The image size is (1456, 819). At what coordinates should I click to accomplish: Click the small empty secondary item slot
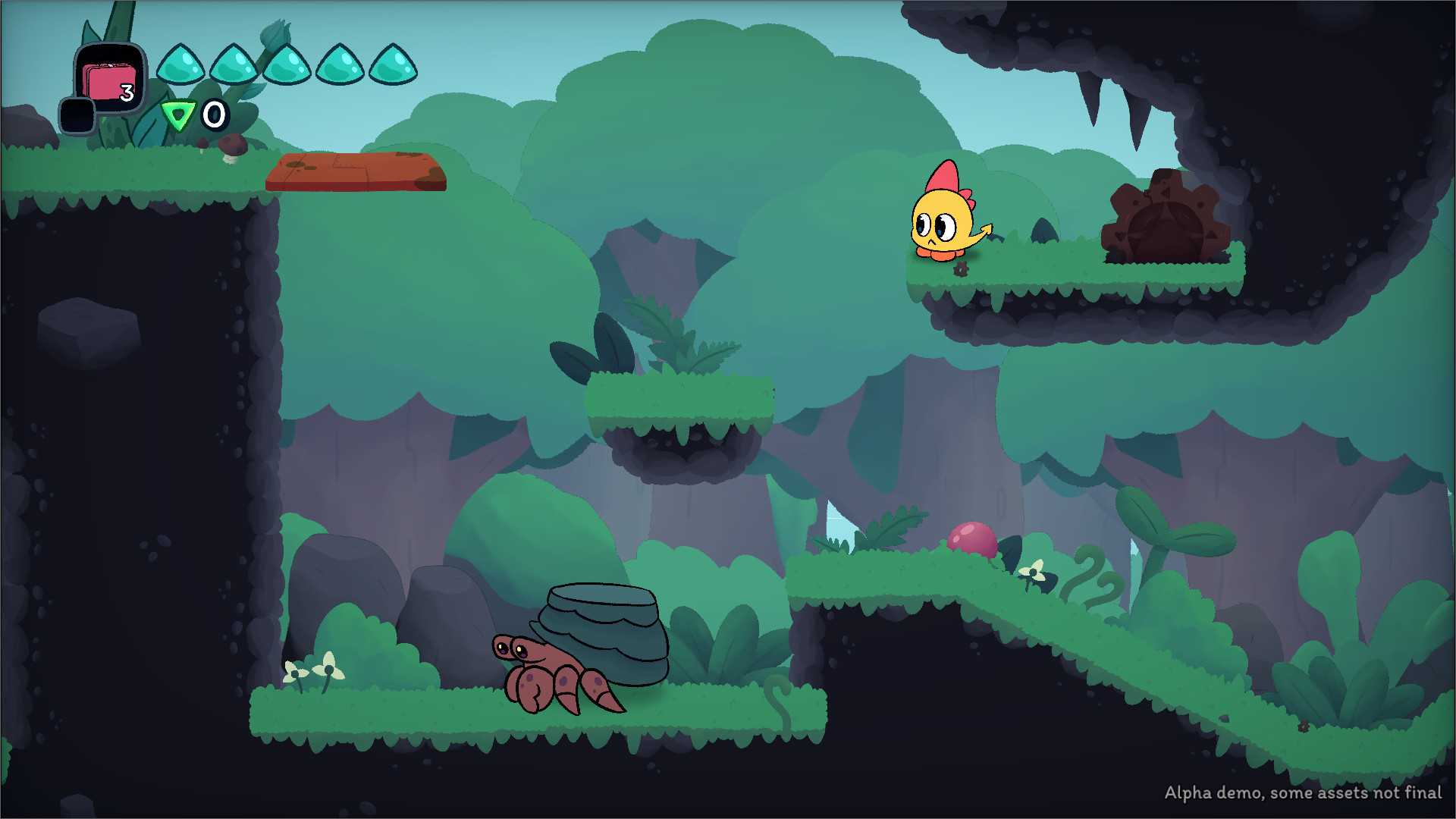tap(77, 115)
